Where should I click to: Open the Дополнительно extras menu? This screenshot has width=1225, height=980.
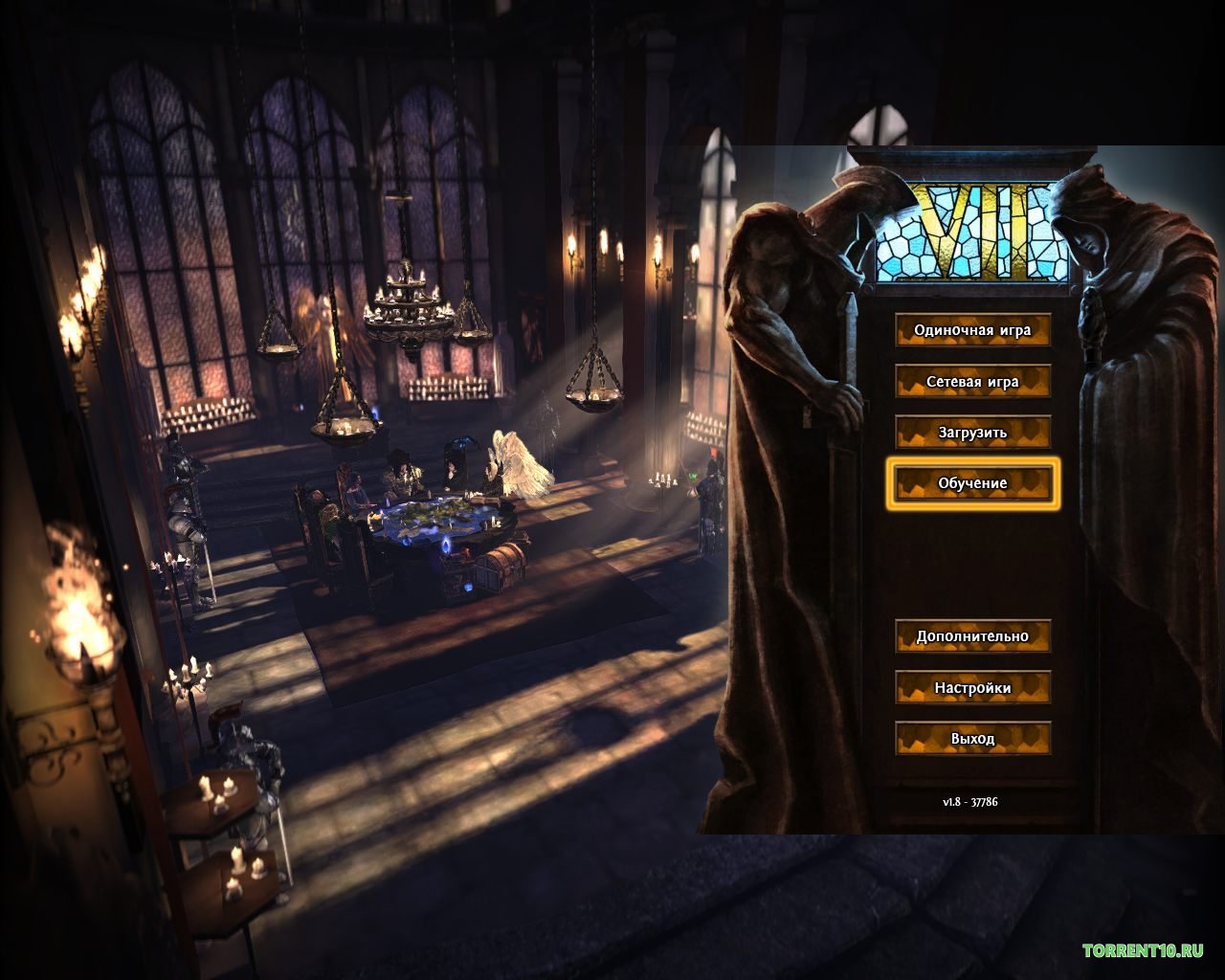(972, 636)
